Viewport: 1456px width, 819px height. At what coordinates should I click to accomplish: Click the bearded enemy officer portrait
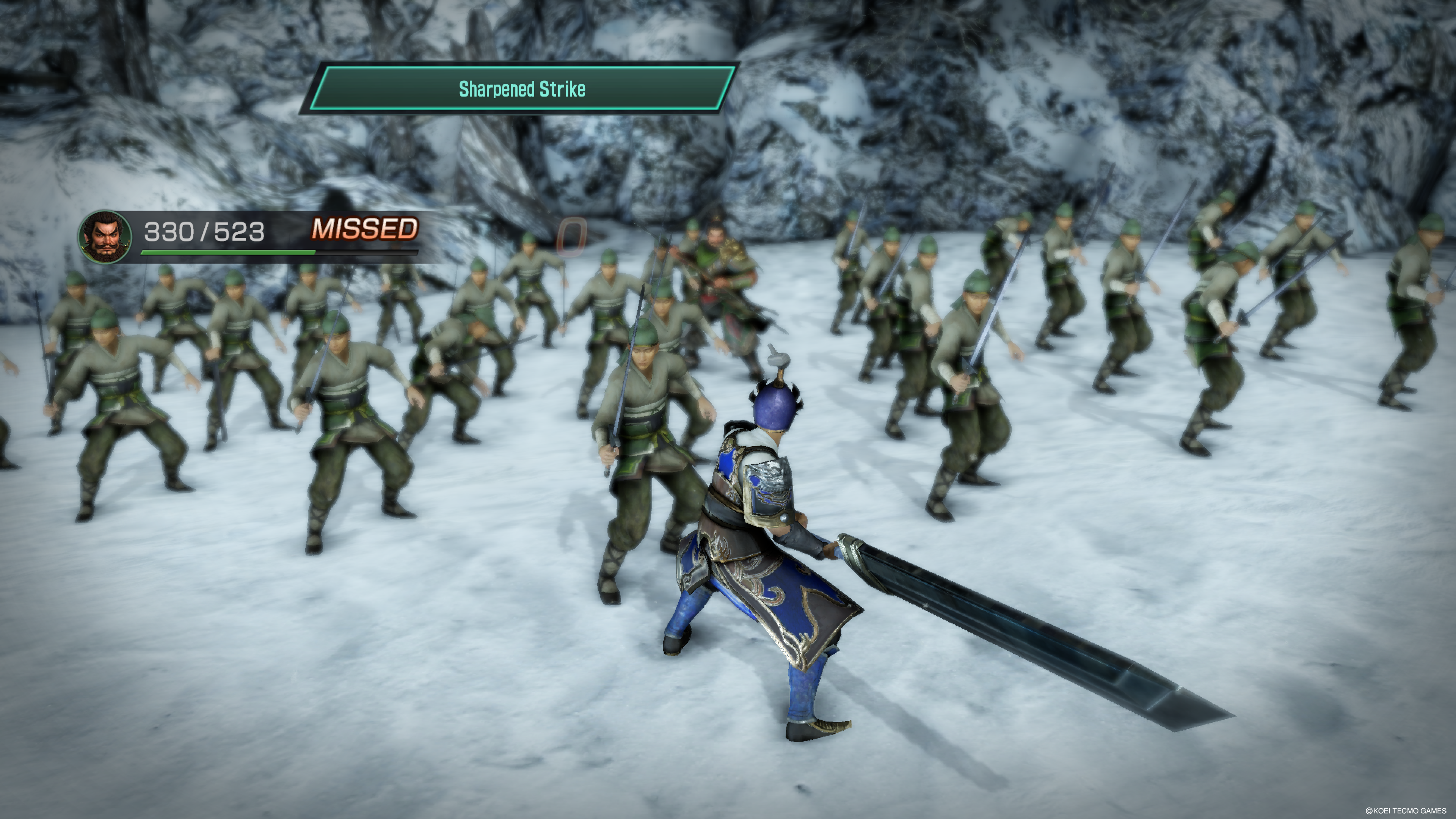coord(105,237)
